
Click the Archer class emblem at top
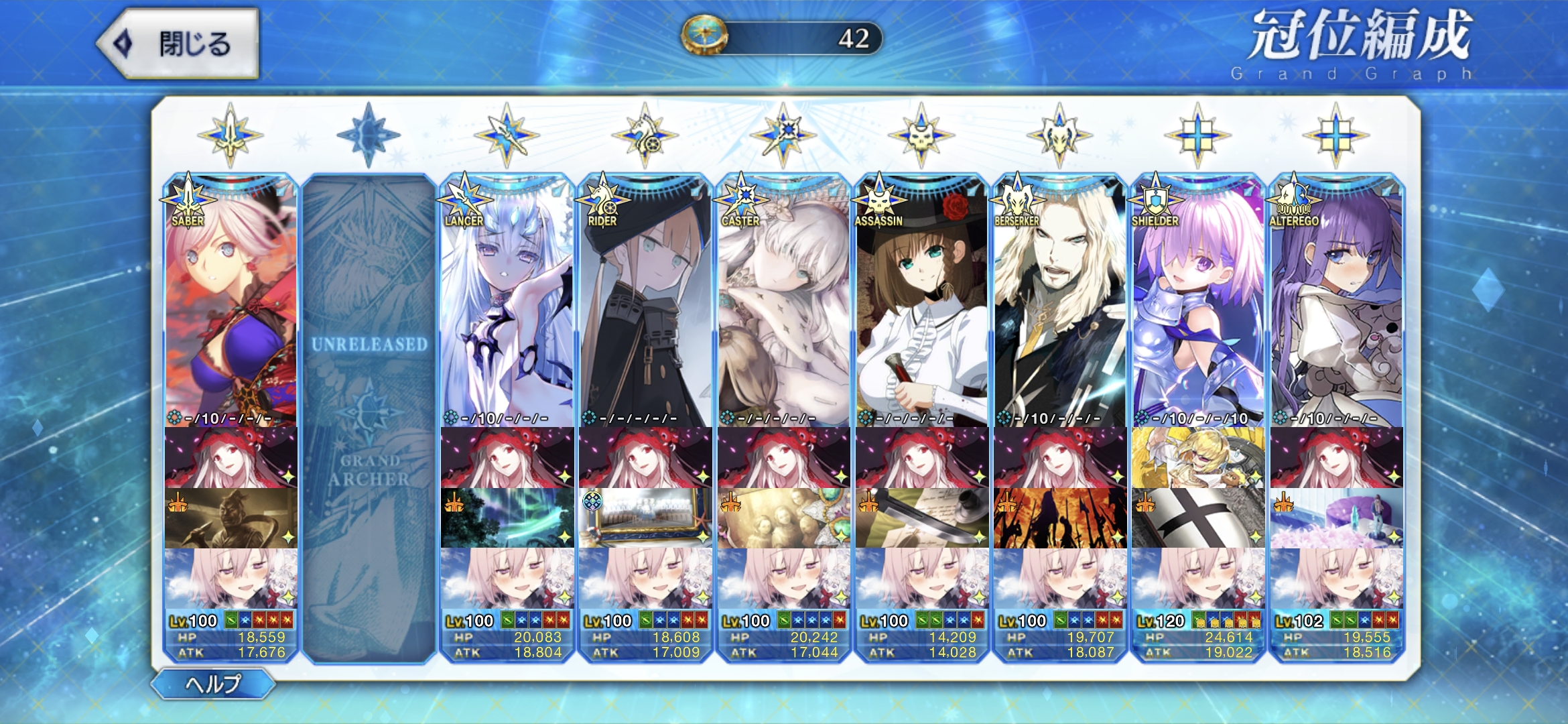click(369, 135)
